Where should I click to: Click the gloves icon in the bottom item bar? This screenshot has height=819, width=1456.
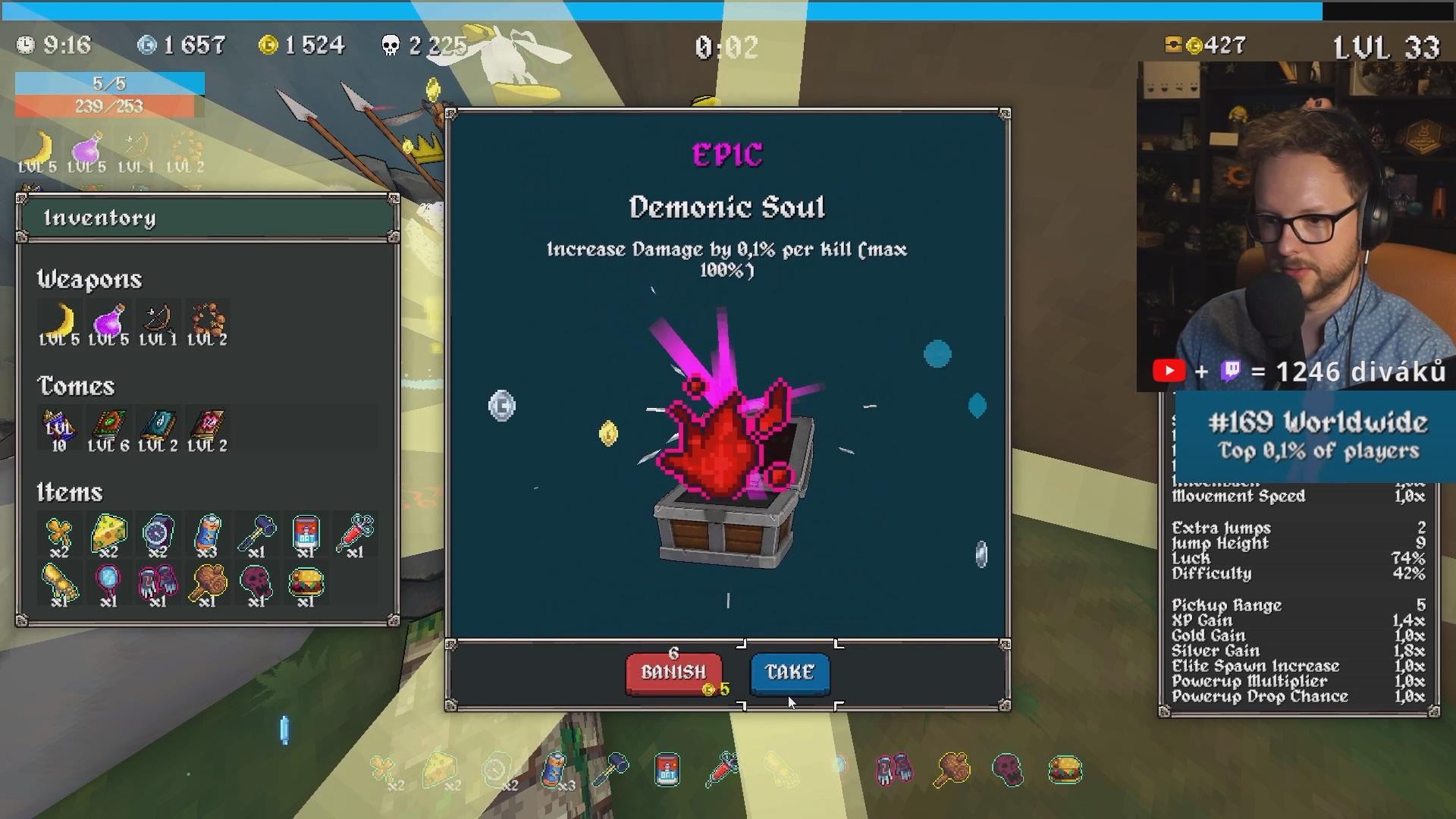[x=894, y=769]
